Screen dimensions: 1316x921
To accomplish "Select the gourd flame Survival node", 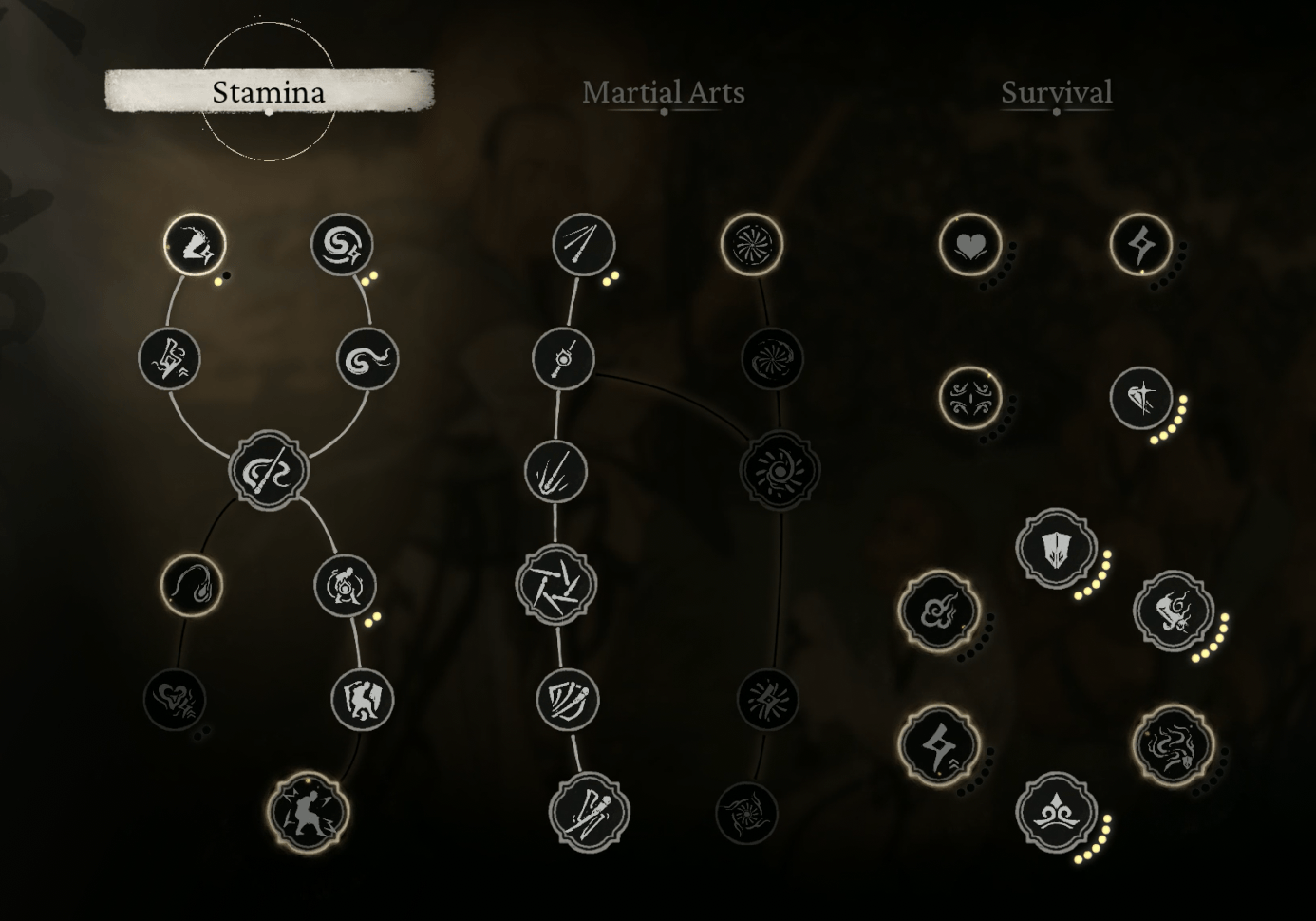I will (1174, 611).
